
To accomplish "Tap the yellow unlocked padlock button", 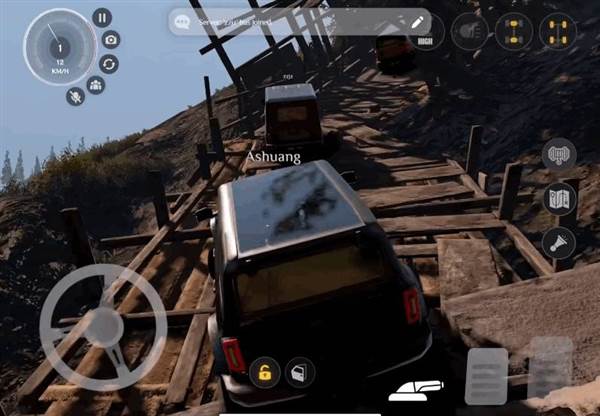I will point(265,373).
